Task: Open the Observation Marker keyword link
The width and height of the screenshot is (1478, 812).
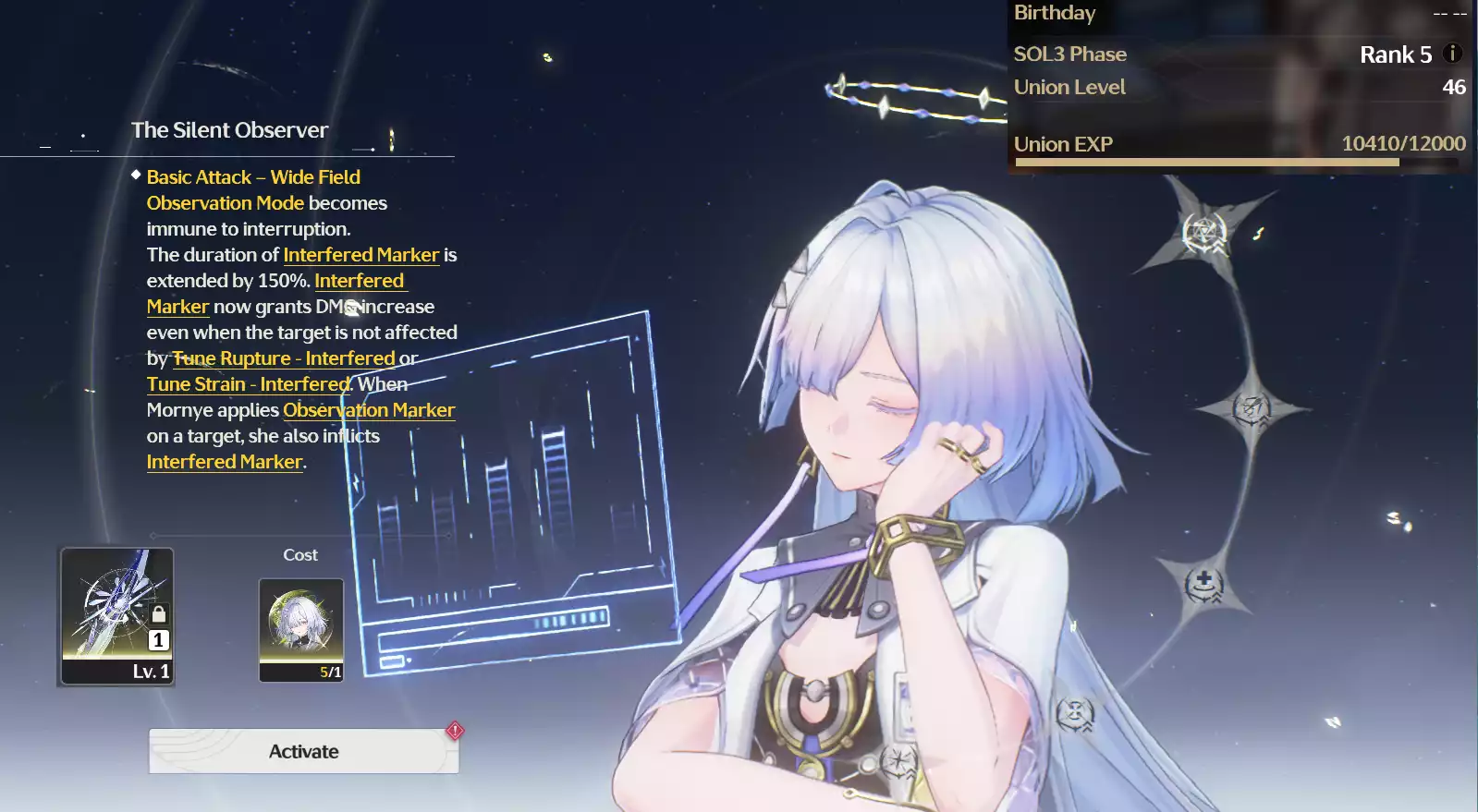Action: click(x=369, y=410)
